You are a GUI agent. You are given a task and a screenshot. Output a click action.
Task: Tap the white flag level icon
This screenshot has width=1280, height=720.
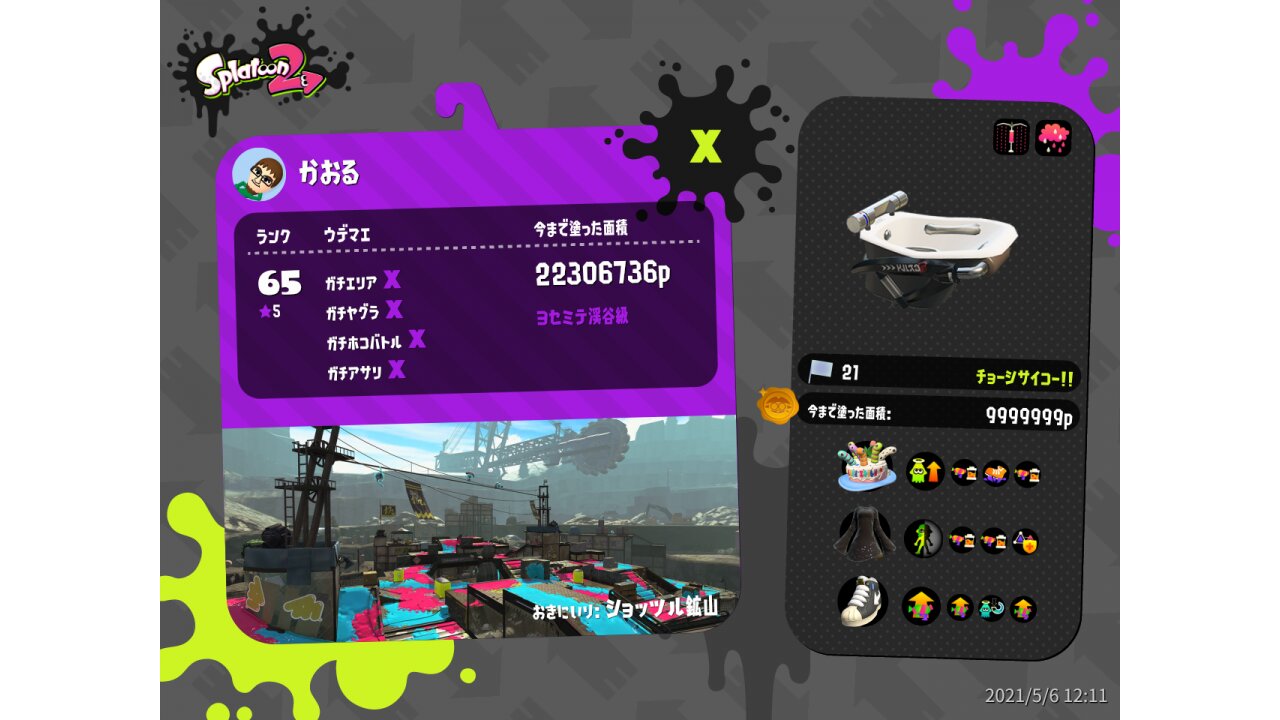coord(821,372)
